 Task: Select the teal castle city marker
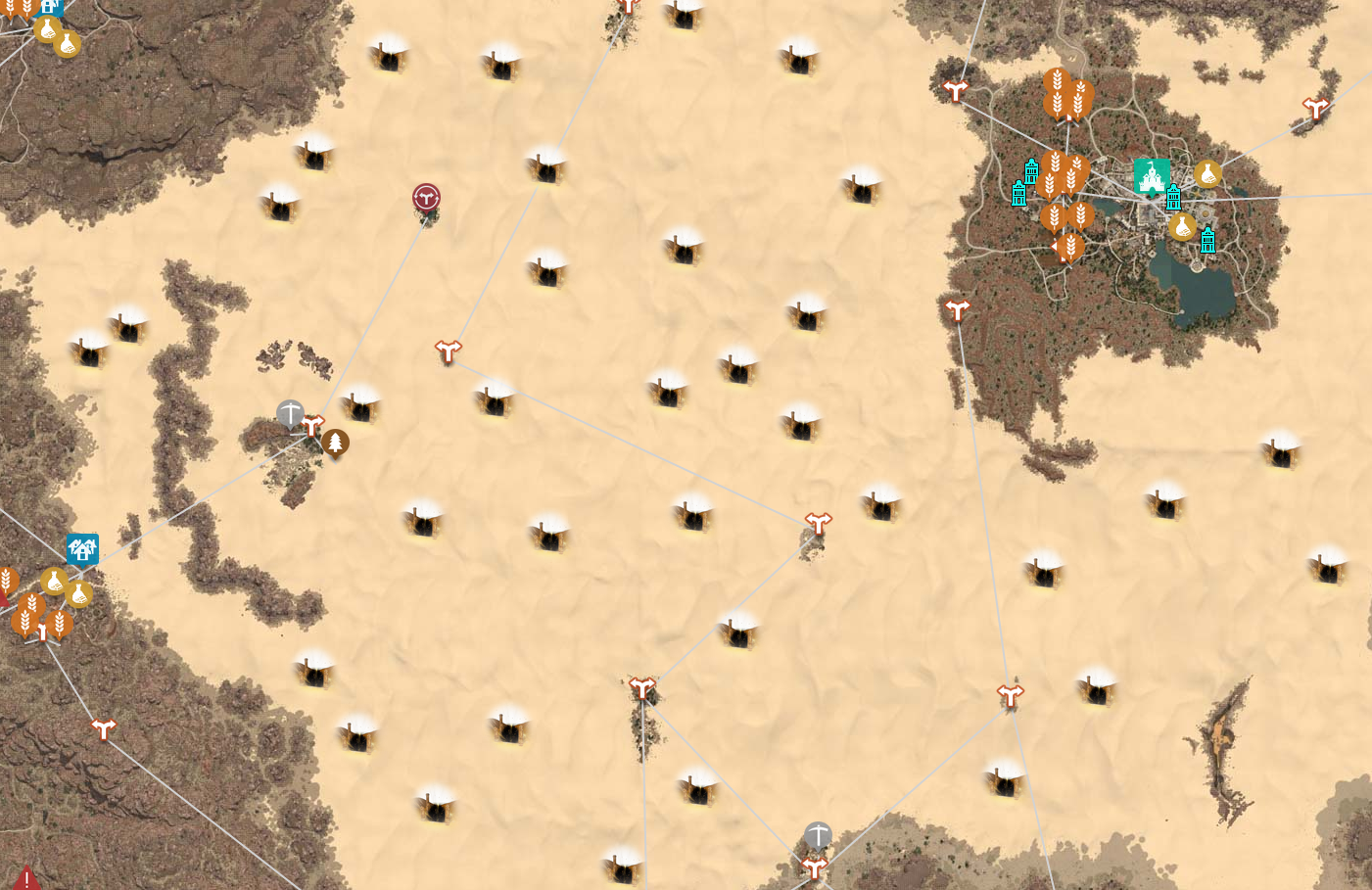click(x=1152, y=176)
